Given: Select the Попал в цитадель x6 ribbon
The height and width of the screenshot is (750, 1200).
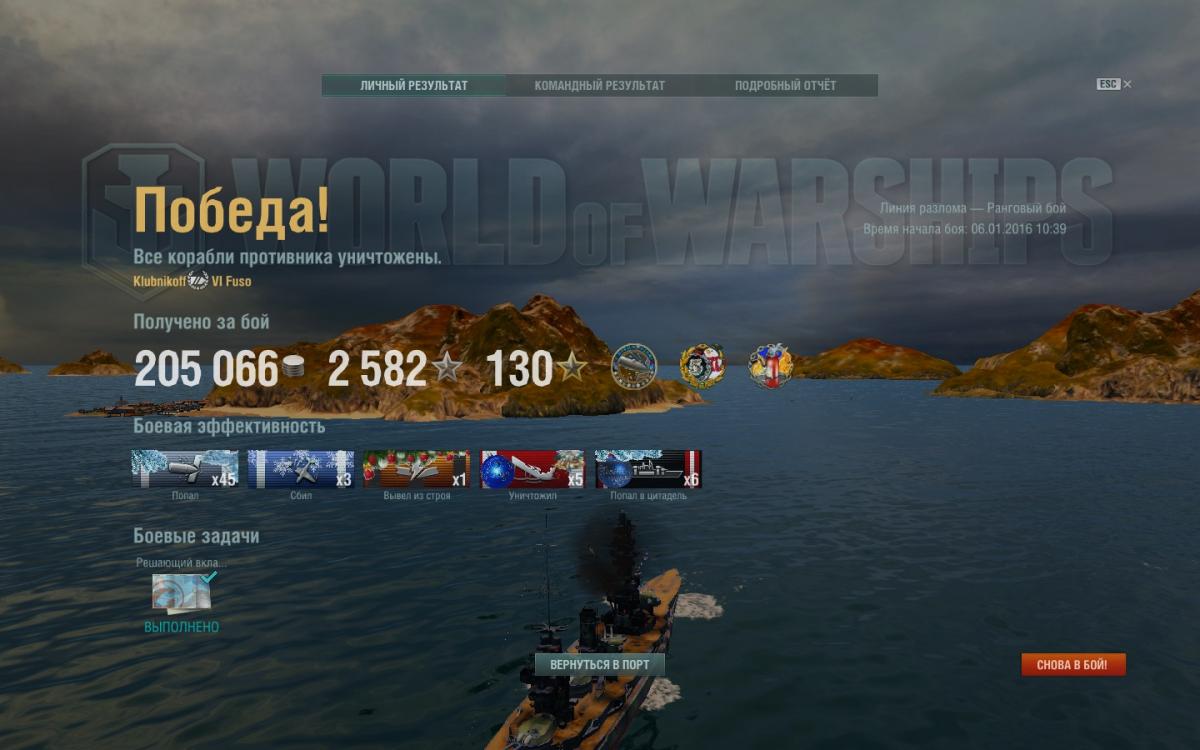Looking at the screenshot, I should (648, 469).
